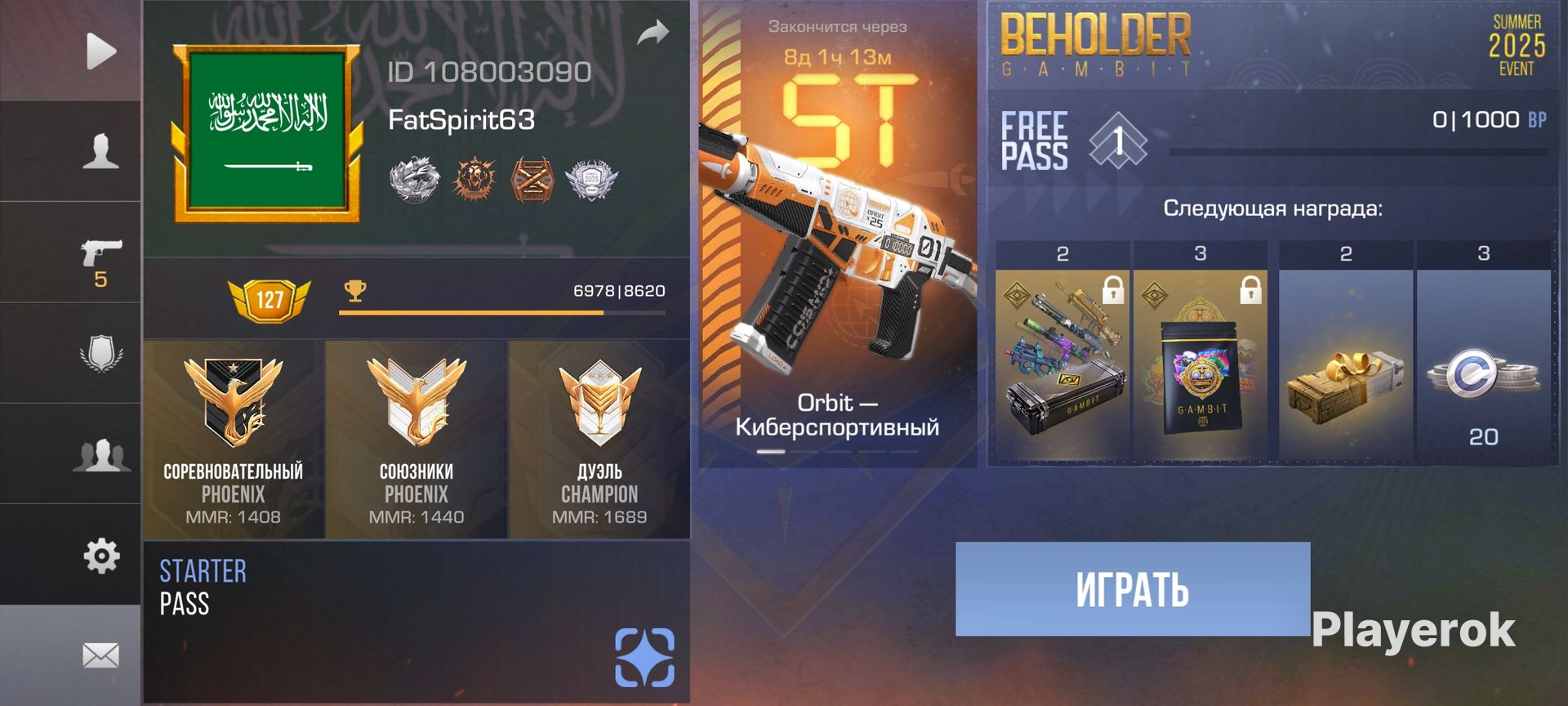Screen dimensions: 1568x706
Task: Open the mail envelope inbox
Action: (x=100, y=655)
